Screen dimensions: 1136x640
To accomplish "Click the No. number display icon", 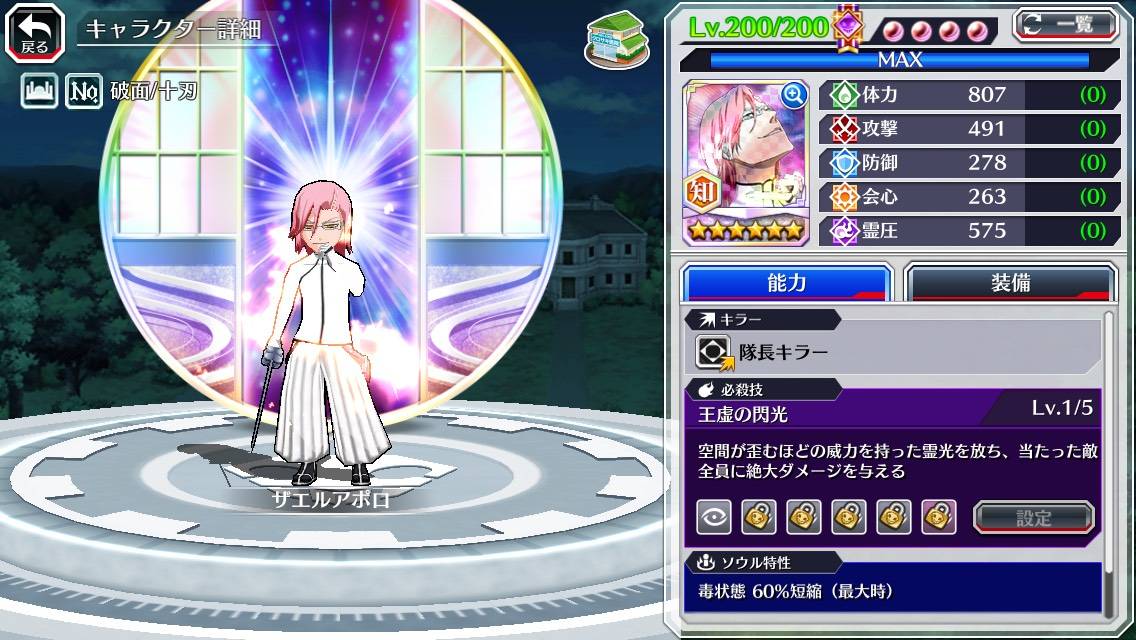I will (84, 93).
